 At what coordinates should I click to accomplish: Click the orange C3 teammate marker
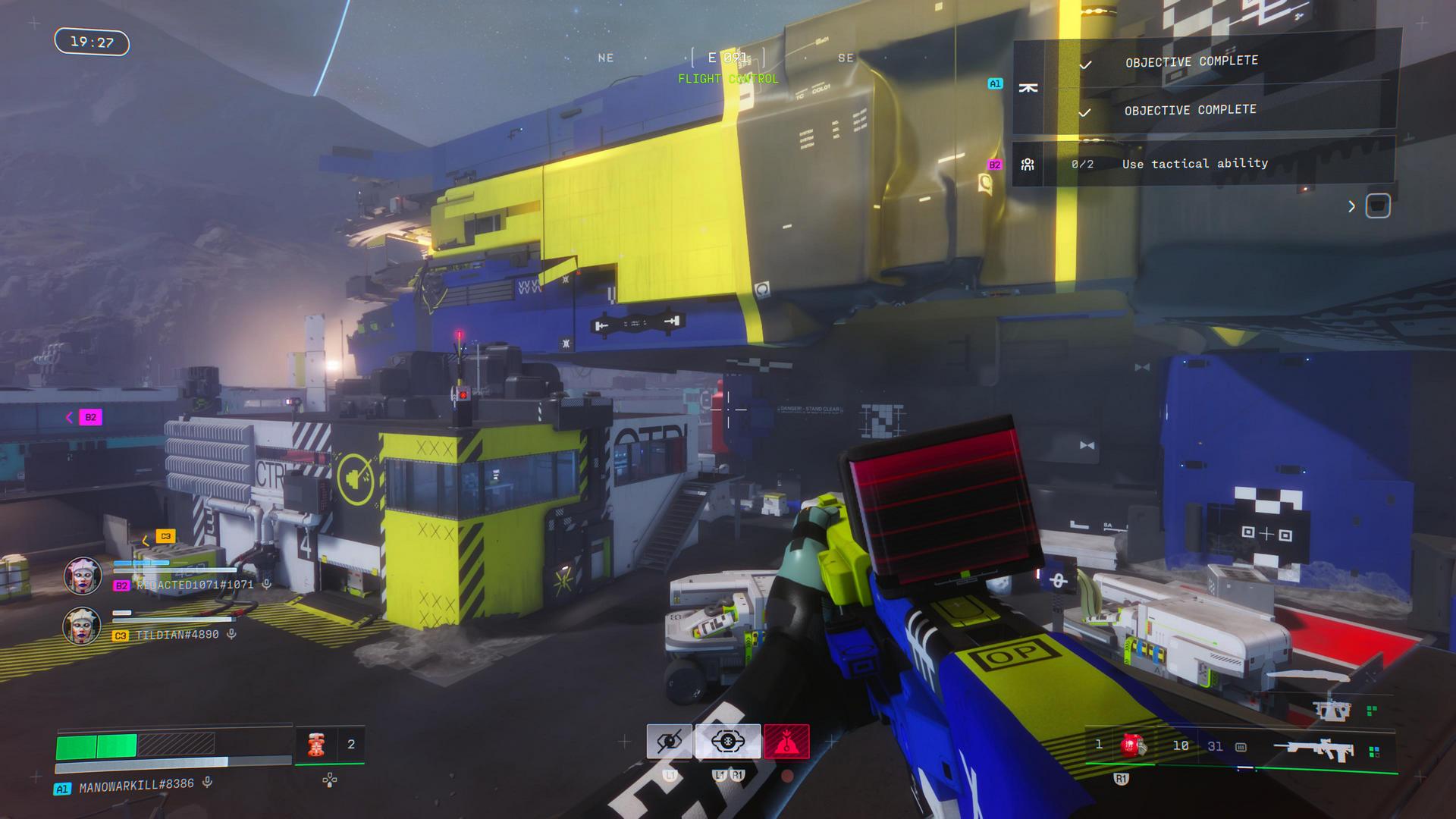(165, 536)
